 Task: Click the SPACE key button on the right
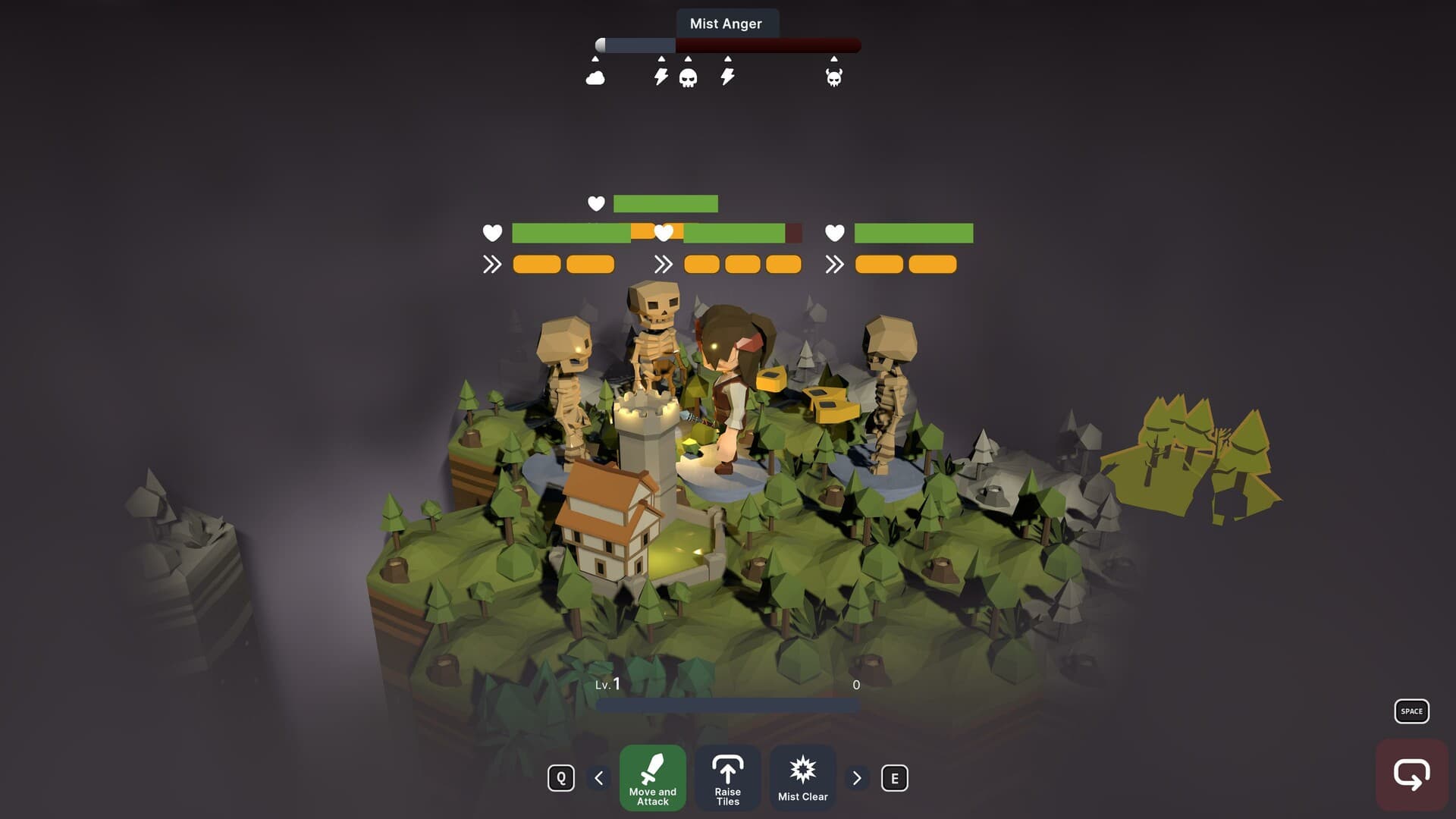point(1411,711)
